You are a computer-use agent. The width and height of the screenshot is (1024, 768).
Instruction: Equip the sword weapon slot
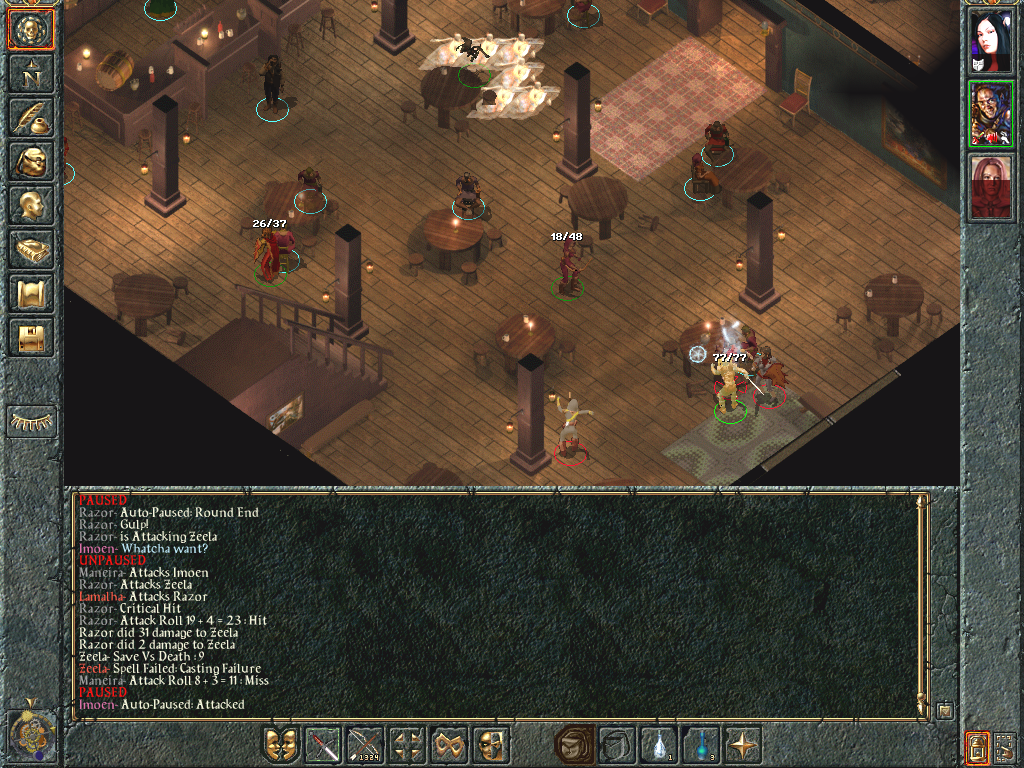(x=323, y=745)
